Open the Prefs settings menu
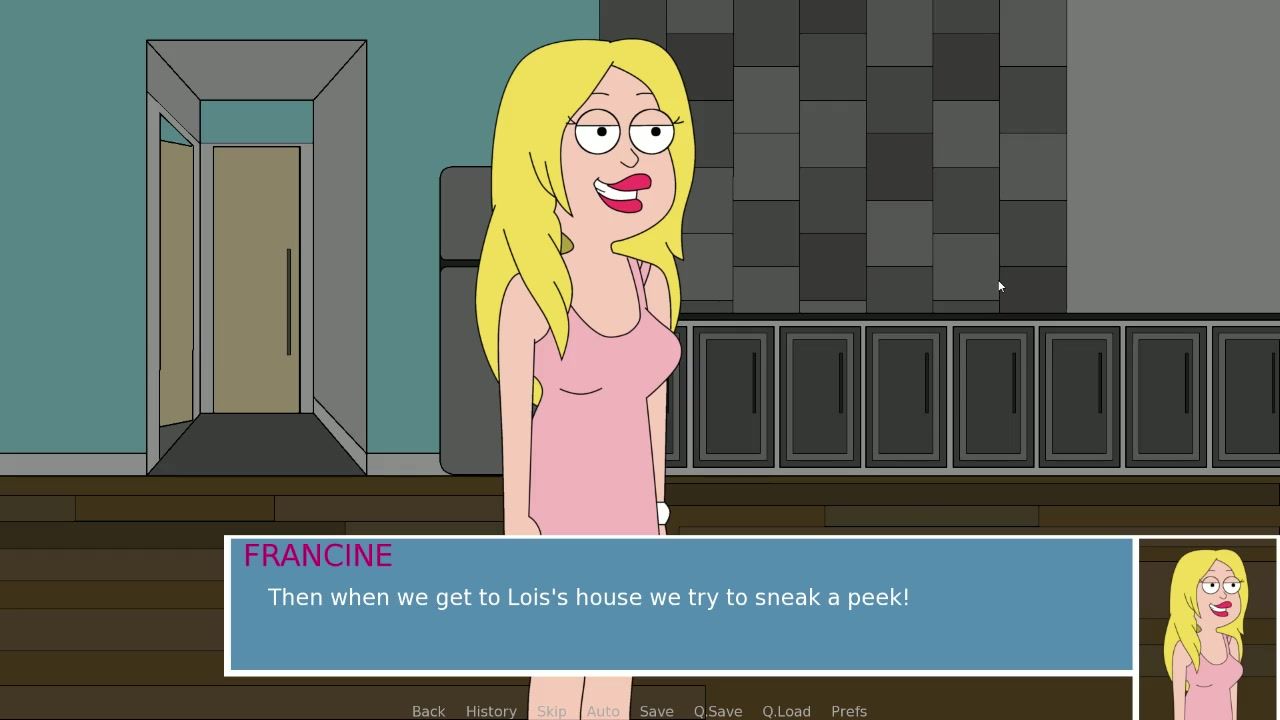1280x720 pixels. coord(849,711)
